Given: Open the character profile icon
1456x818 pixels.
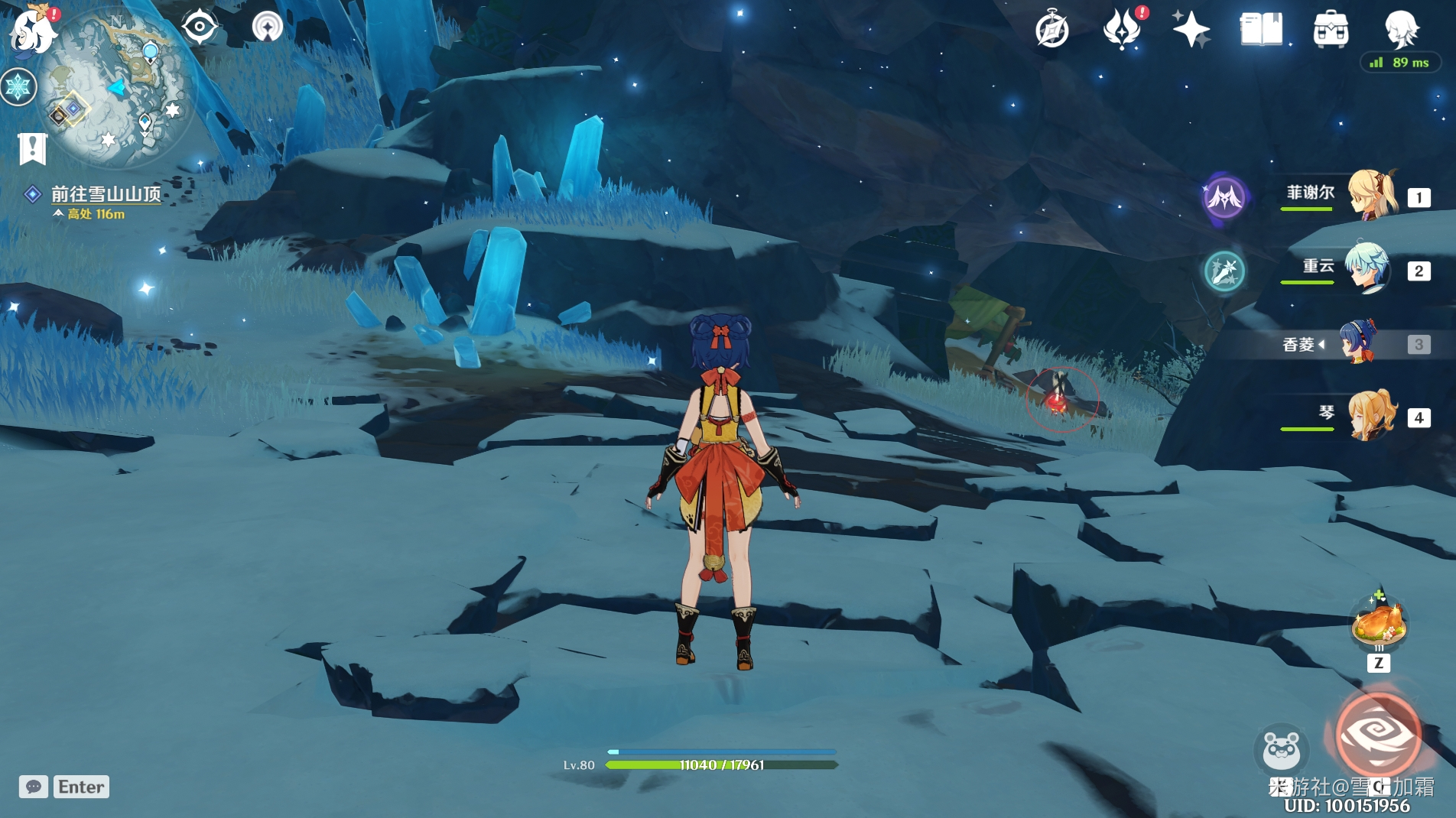Looking at the screenshot, I should pos(1401,29).
